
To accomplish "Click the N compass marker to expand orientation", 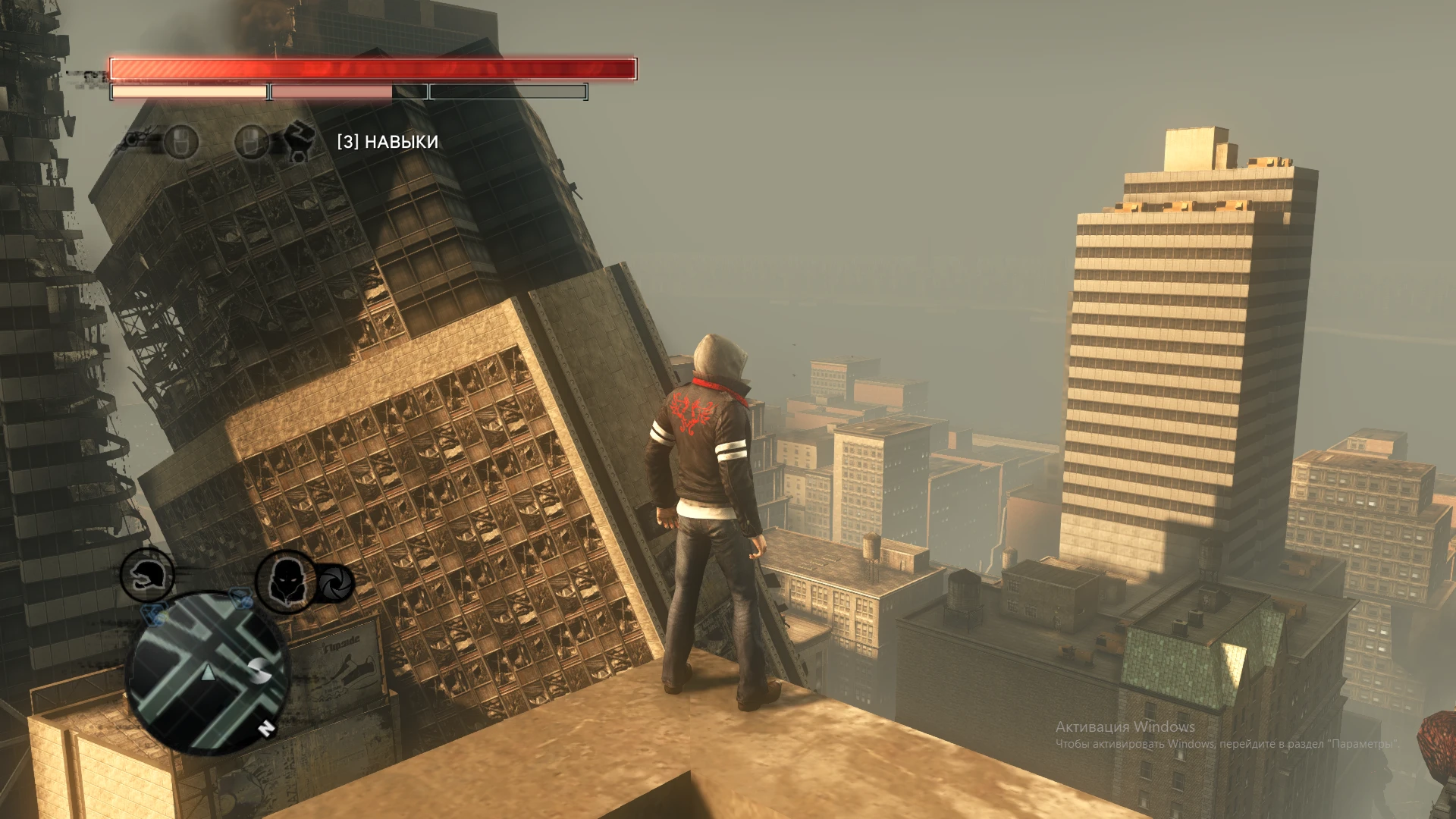I will tap(266, 730).
